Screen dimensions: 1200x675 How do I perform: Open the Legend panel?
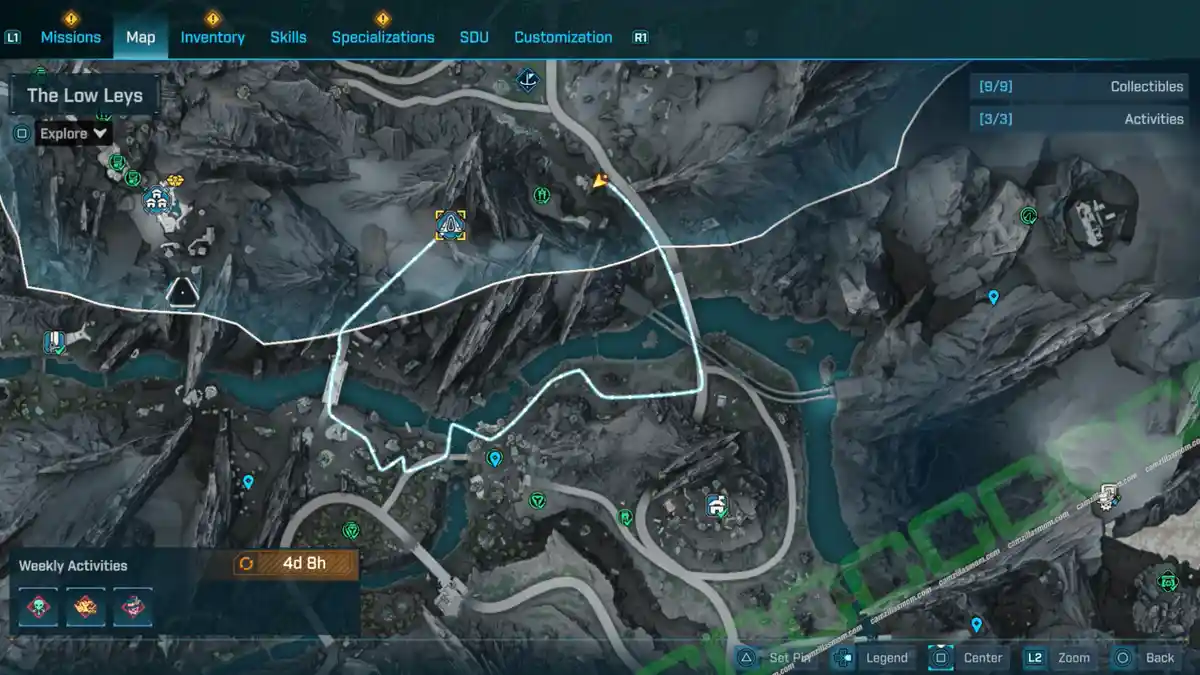coord(873,657)
